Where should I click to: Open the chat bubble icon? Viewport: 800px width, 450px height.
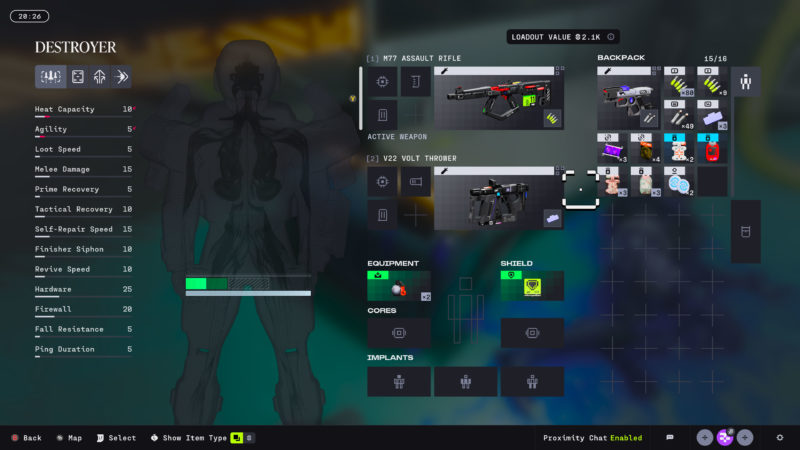click(670, 437)
